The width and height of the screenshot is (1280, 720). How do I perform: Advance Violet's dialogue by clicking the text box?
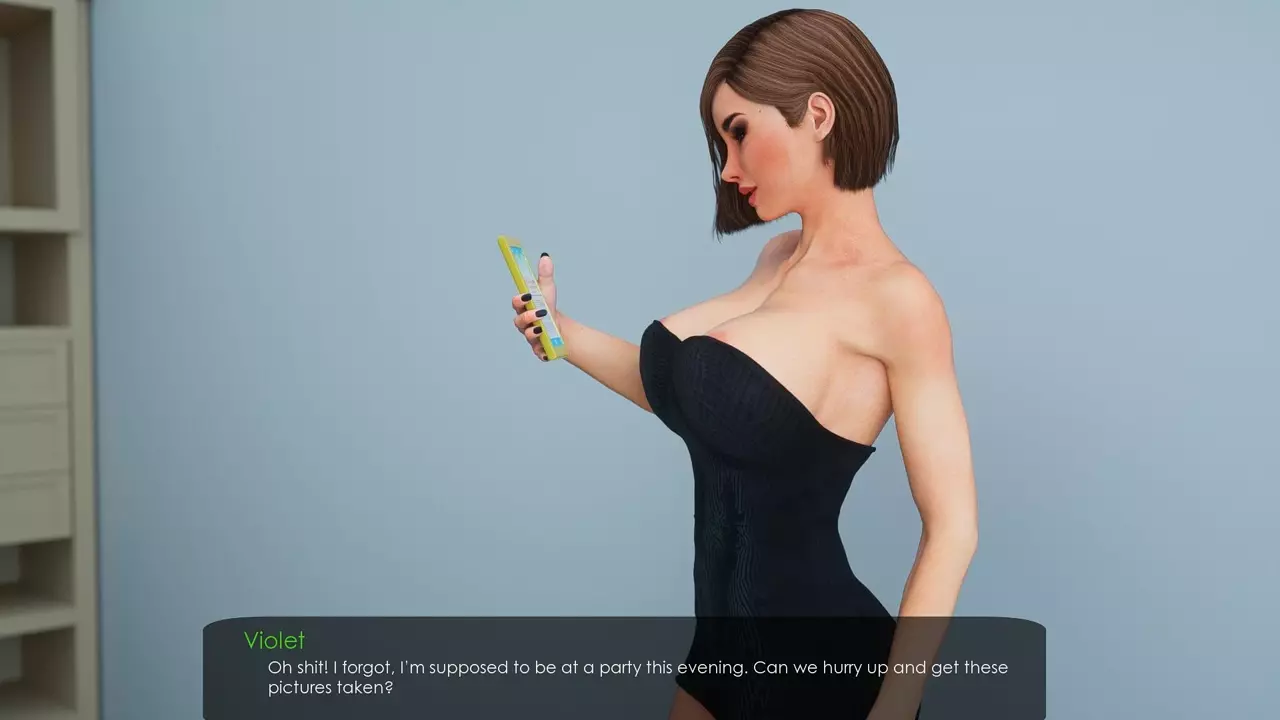tap(624, 668)
